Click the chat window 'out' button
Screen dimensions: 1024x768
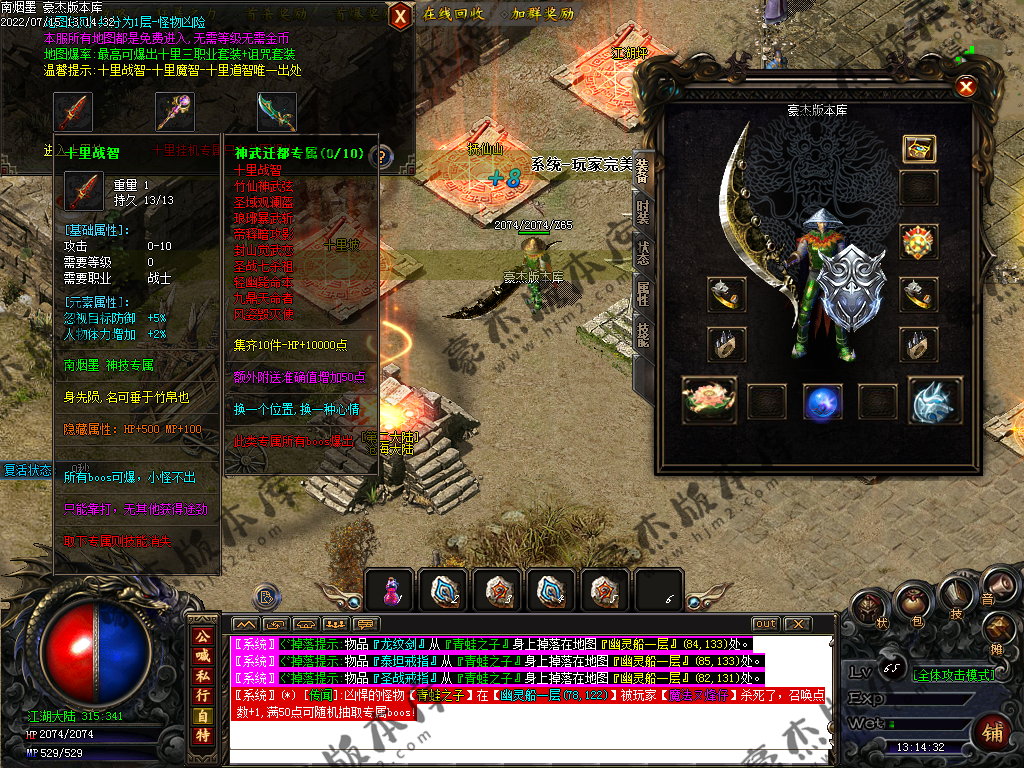point(765,624)
